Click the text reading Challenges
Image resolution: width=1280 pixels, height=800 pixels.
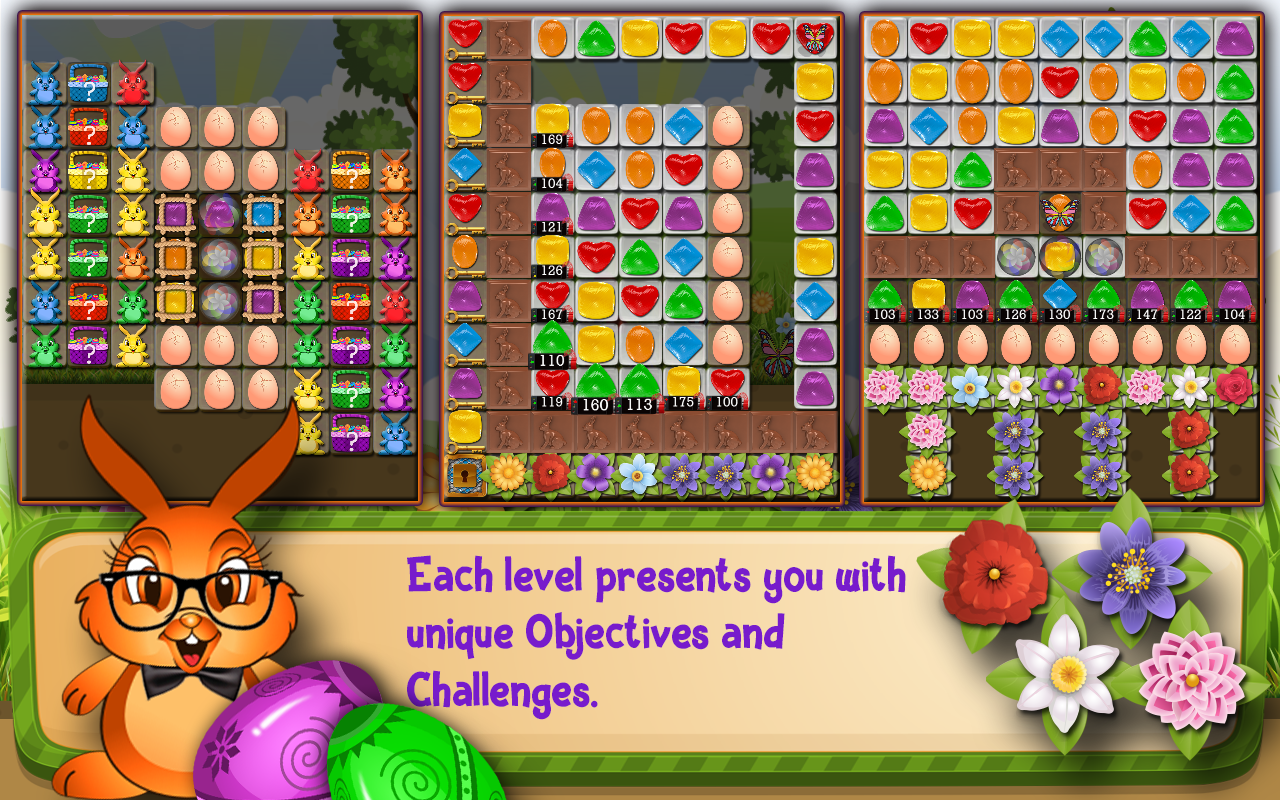click(500, 690)
